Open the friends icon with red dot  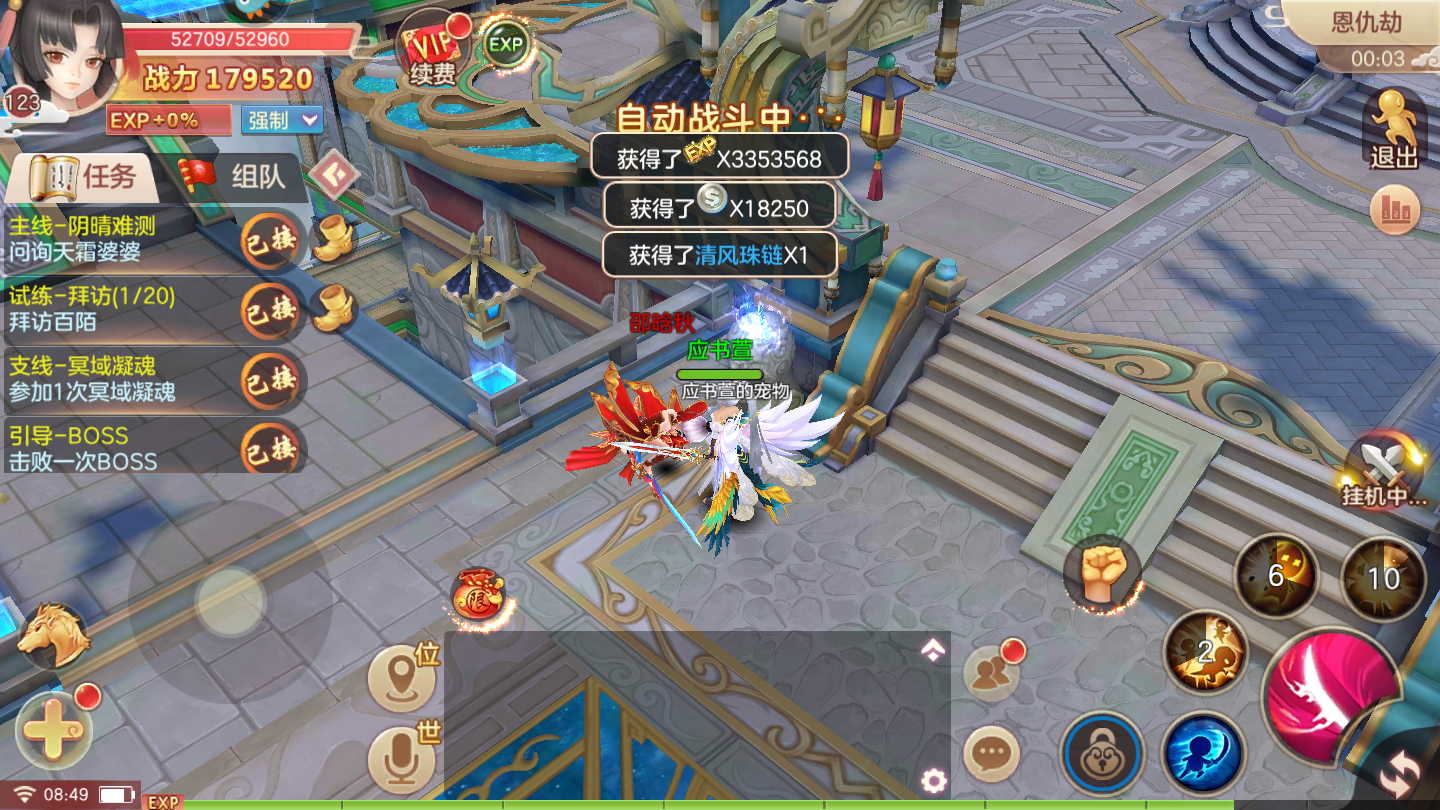tap(991, 673)
